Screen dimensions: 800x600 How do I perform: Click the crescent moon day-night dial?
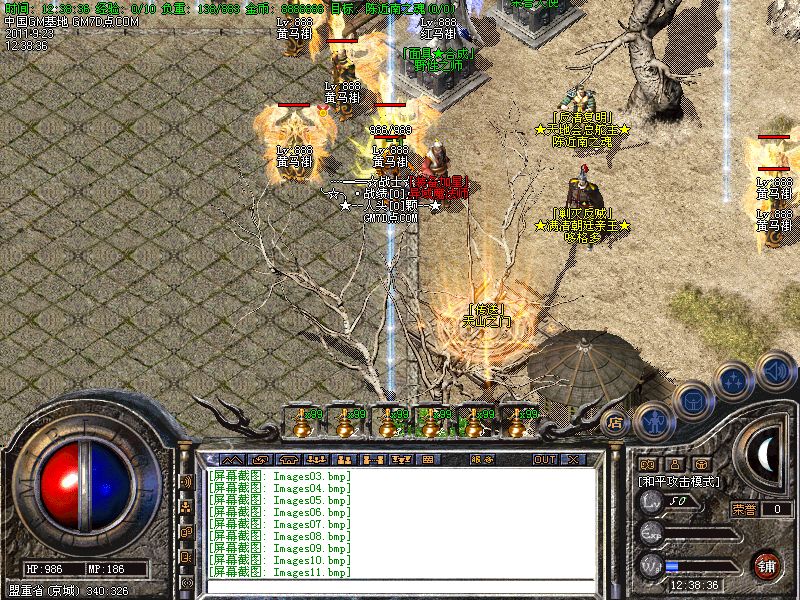(x=765, y=456)
